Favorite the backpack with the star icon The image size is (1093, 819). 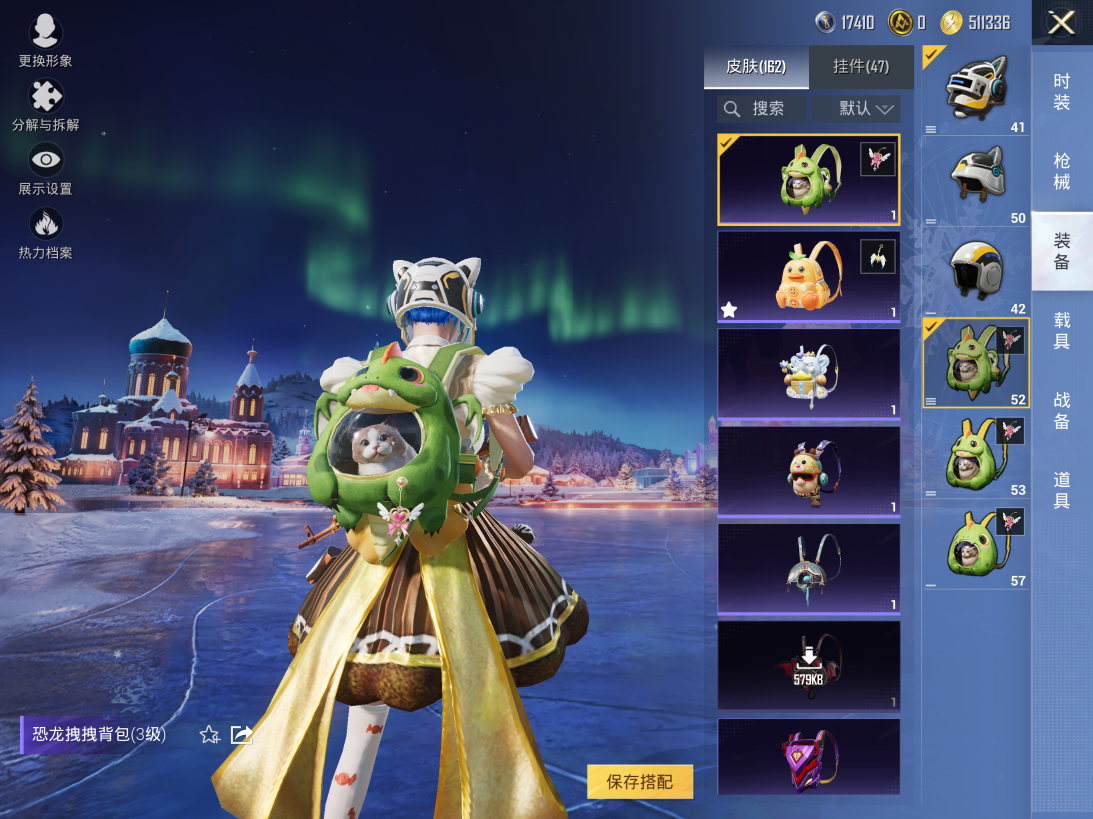pyautogui.click(x=209, y=735)
